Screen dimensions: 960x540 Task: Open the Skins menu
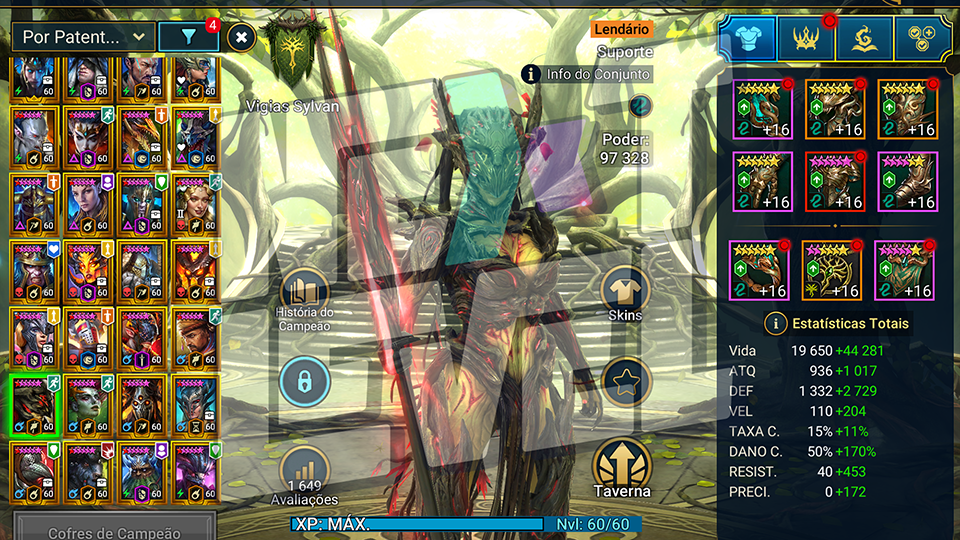(625, 296)
